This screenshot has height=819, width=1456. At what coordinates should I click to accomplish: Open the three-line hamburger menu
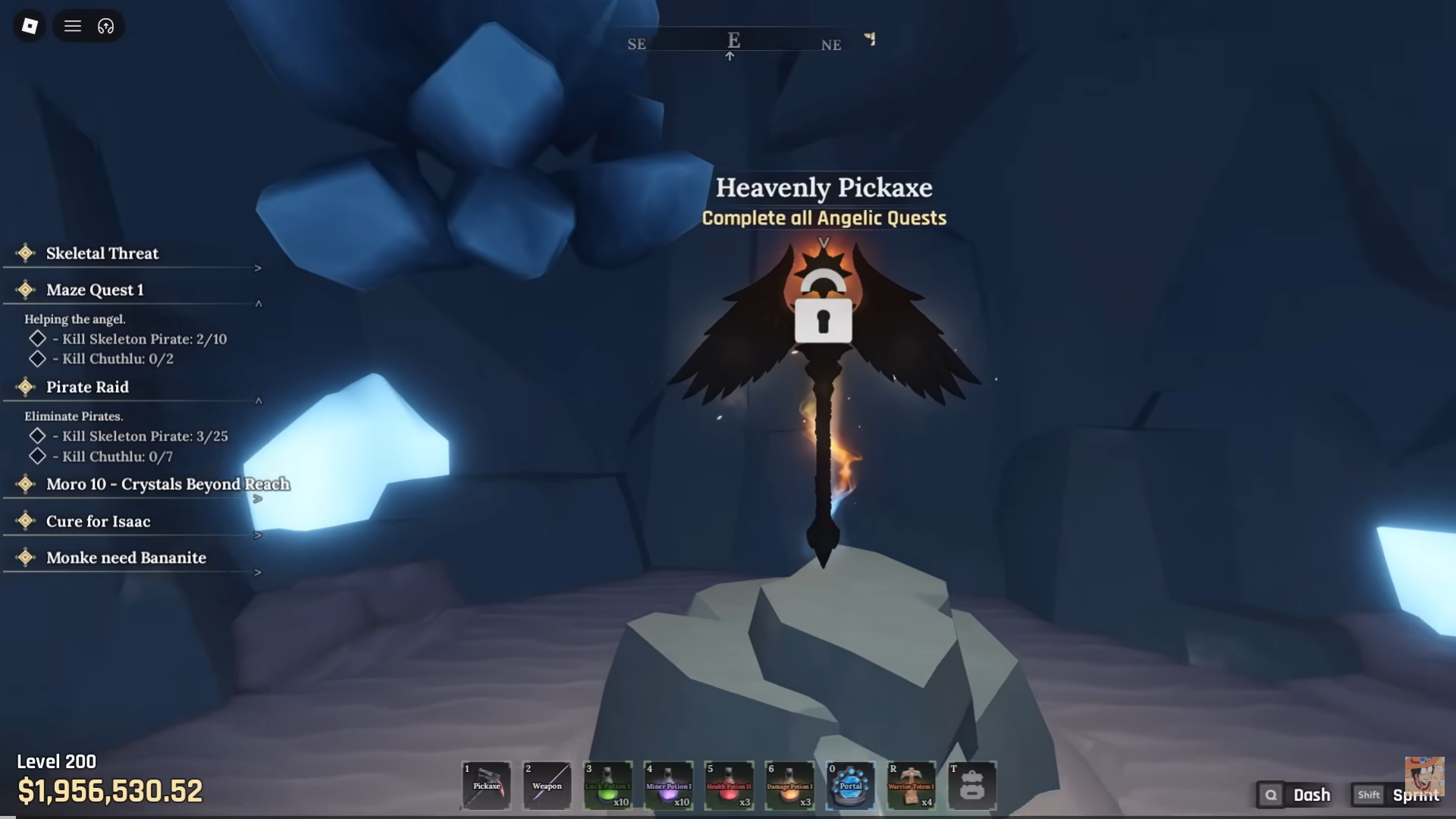click(73, 27)
